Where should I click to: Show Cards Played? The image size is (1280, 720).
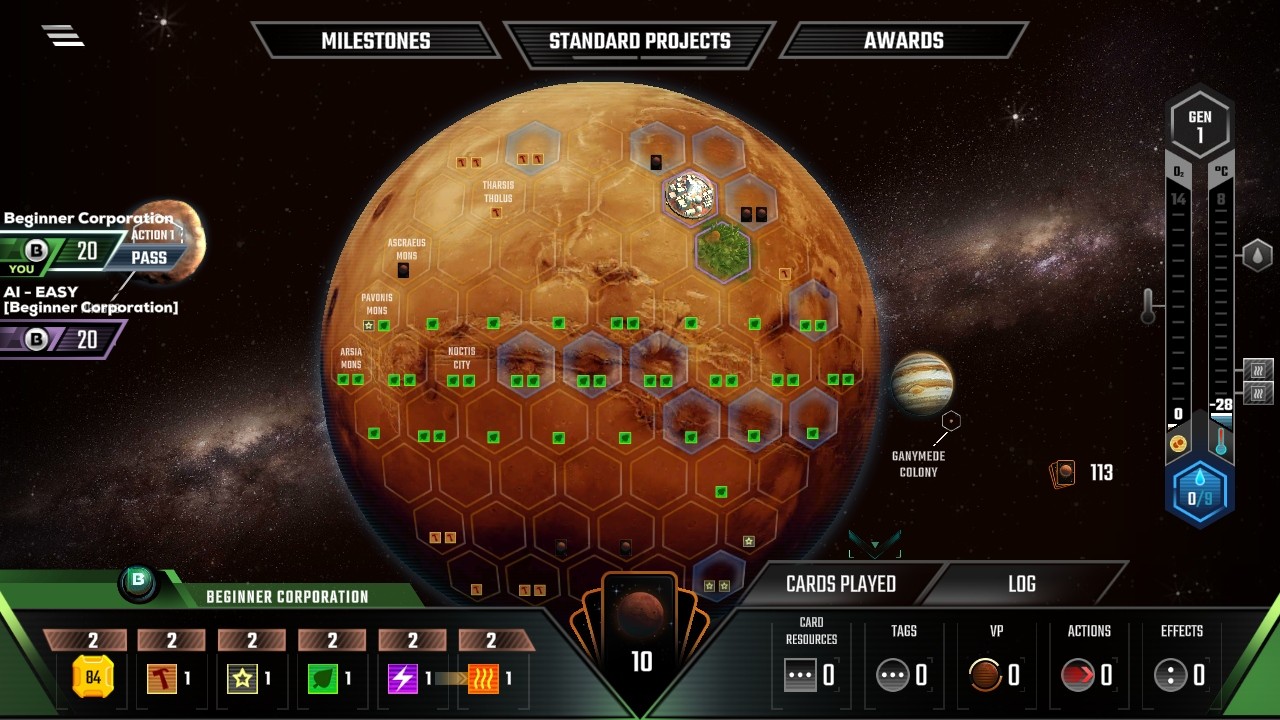(x=840, y=584)
